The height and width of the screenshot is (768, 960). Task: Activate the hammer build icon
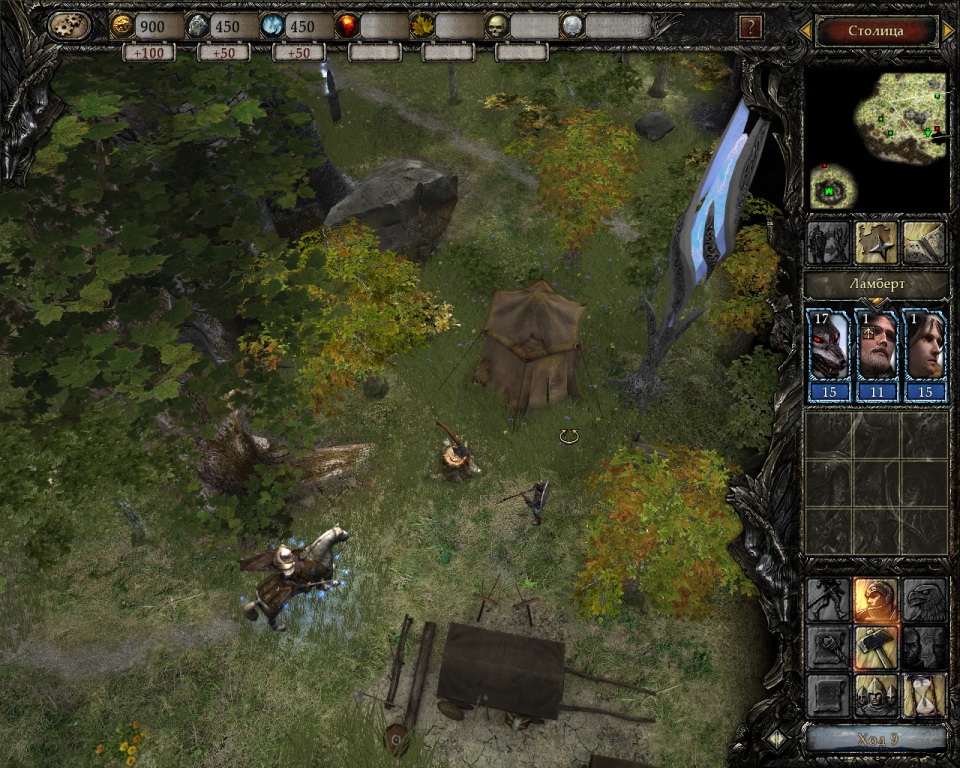tap(876, 647)
